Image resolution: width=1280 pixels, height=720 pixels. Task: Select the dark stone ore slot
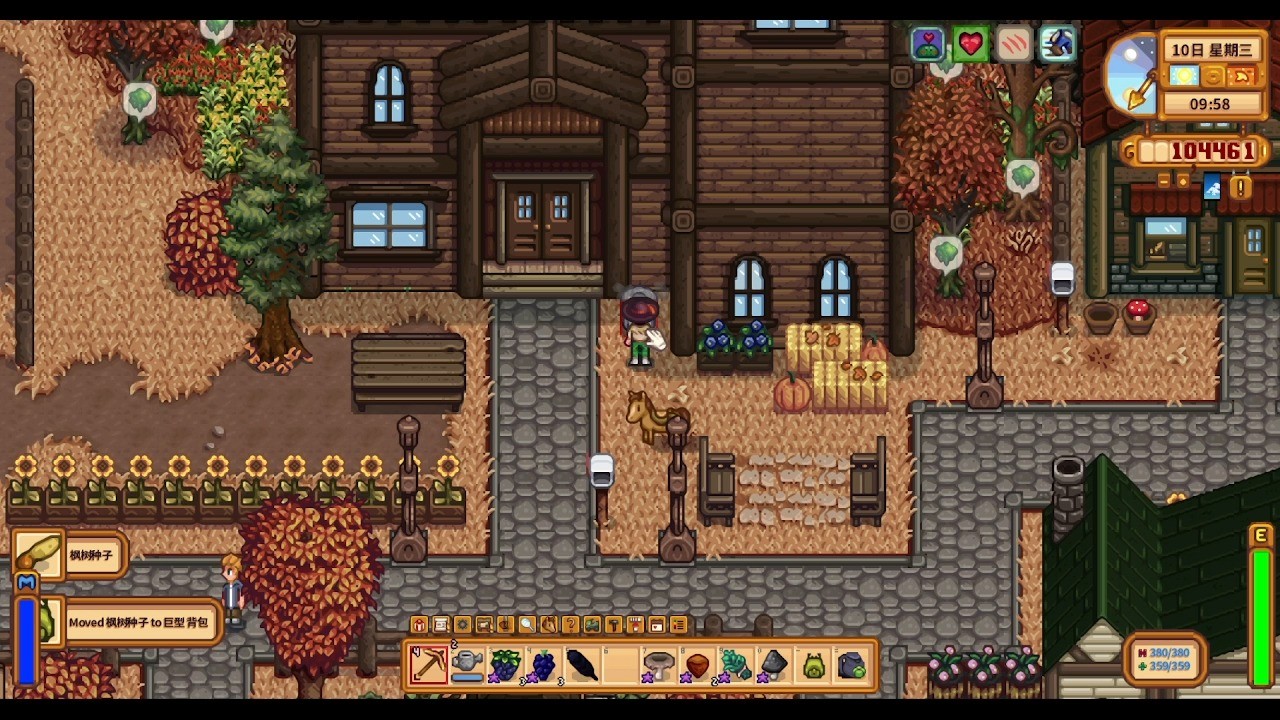pyautogui.click(x=774, y=665)
